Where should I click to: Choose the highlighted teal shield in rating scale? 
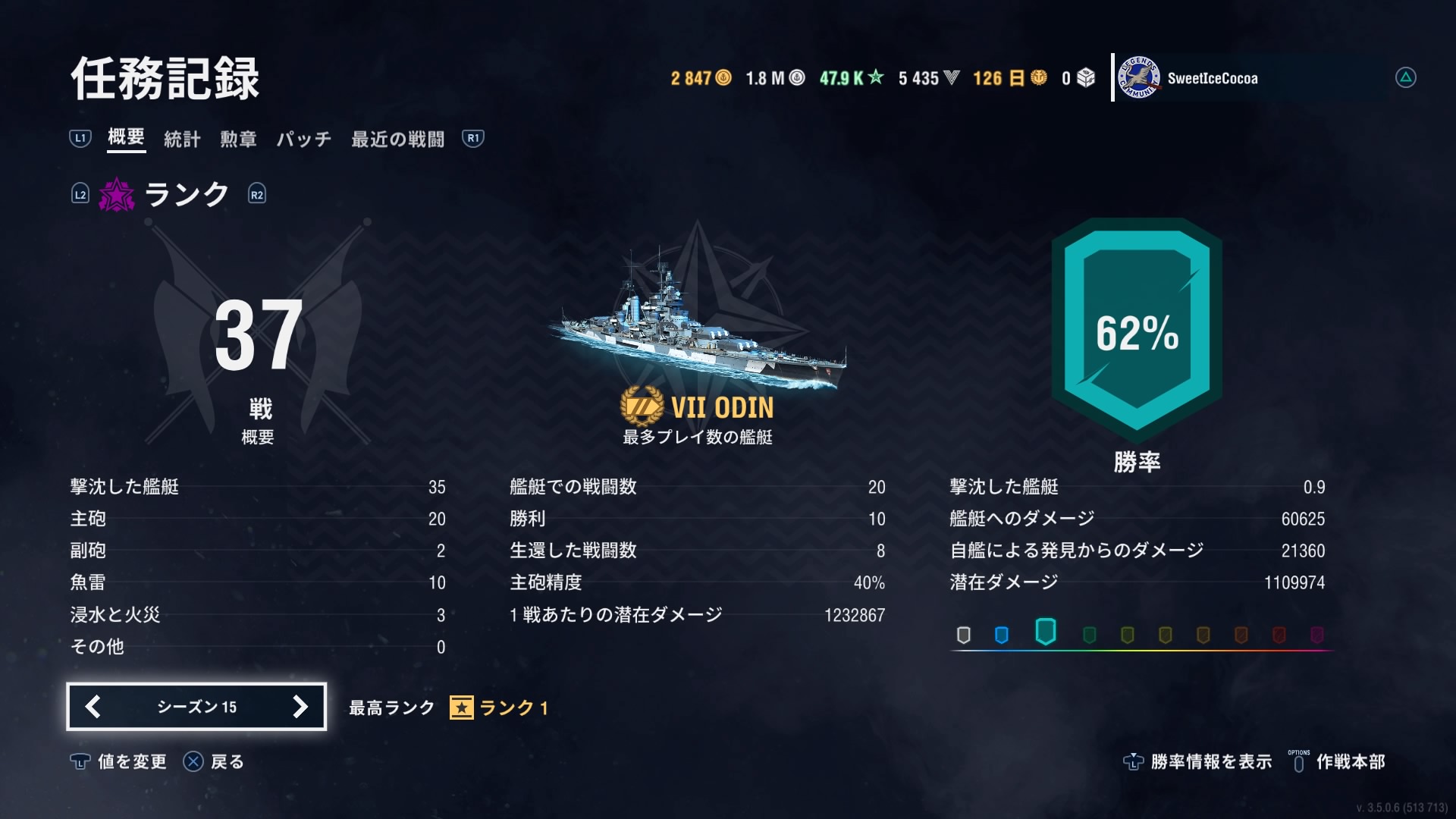[1046, 632]
